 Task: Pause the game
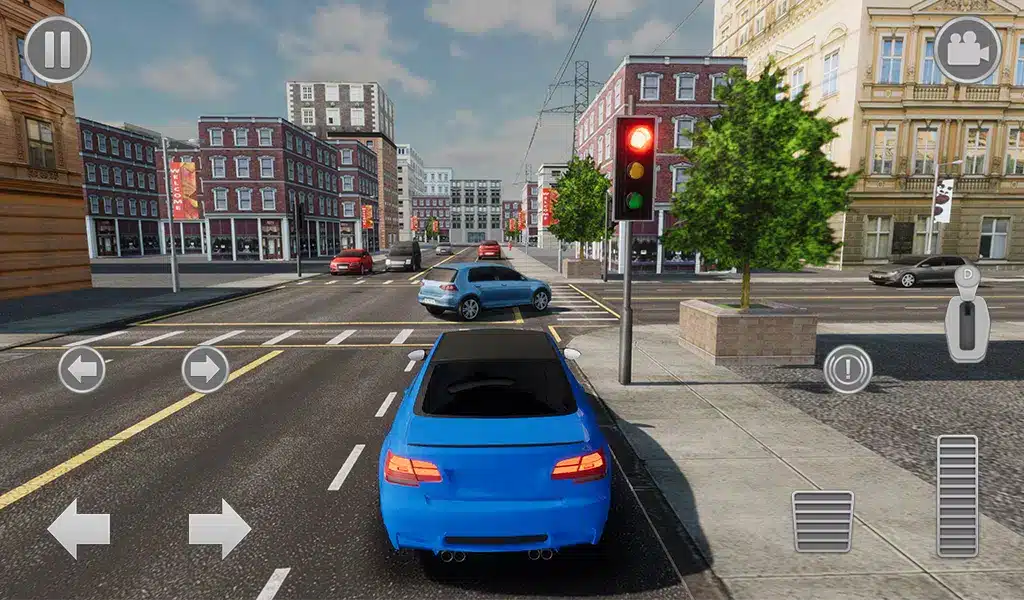click(57, 49)
